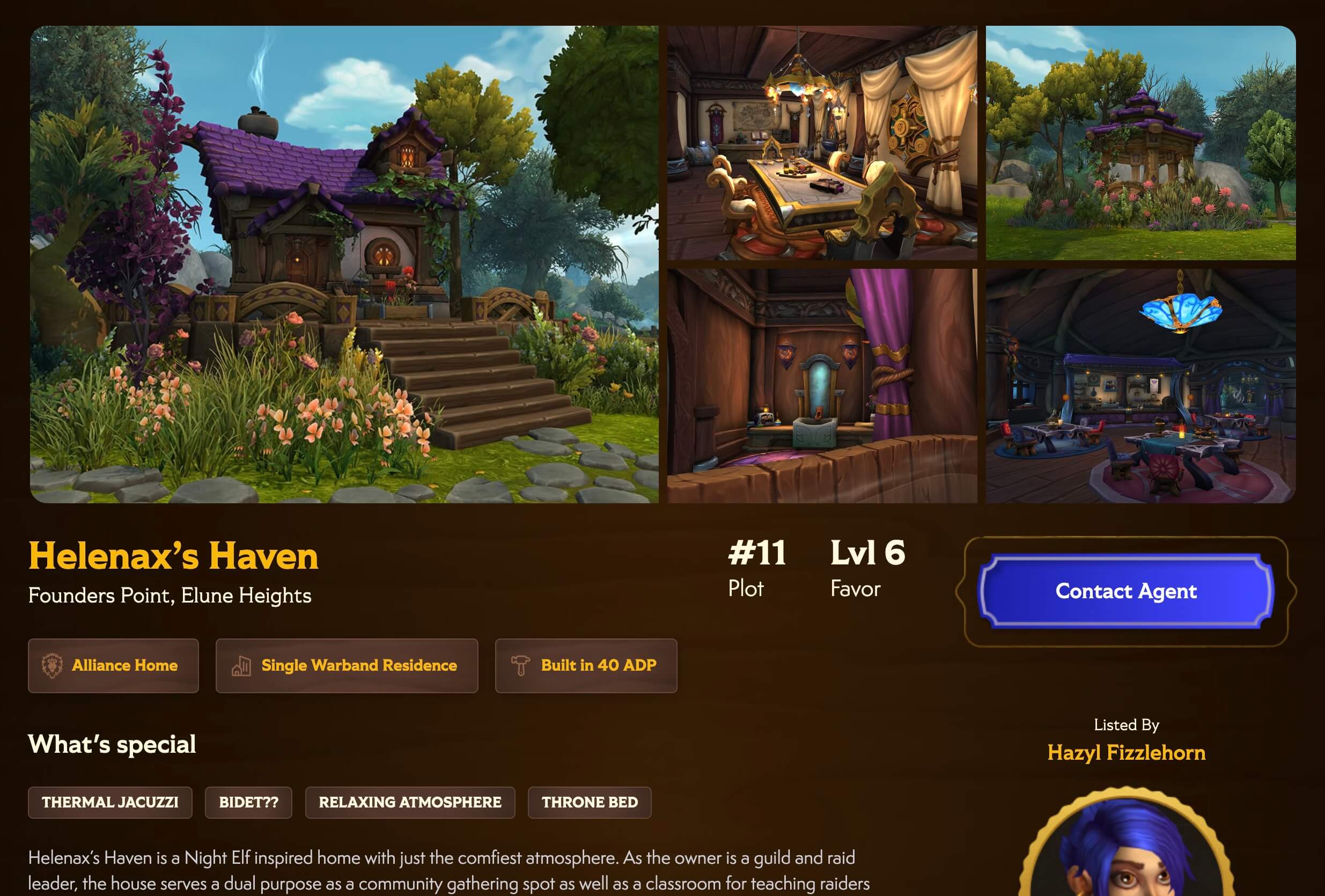Image resolution: width=1325 pixels, height=896 pixels.
Task: Open the Founders Point, Elune Heights location
Action: [x=171, y=597]
